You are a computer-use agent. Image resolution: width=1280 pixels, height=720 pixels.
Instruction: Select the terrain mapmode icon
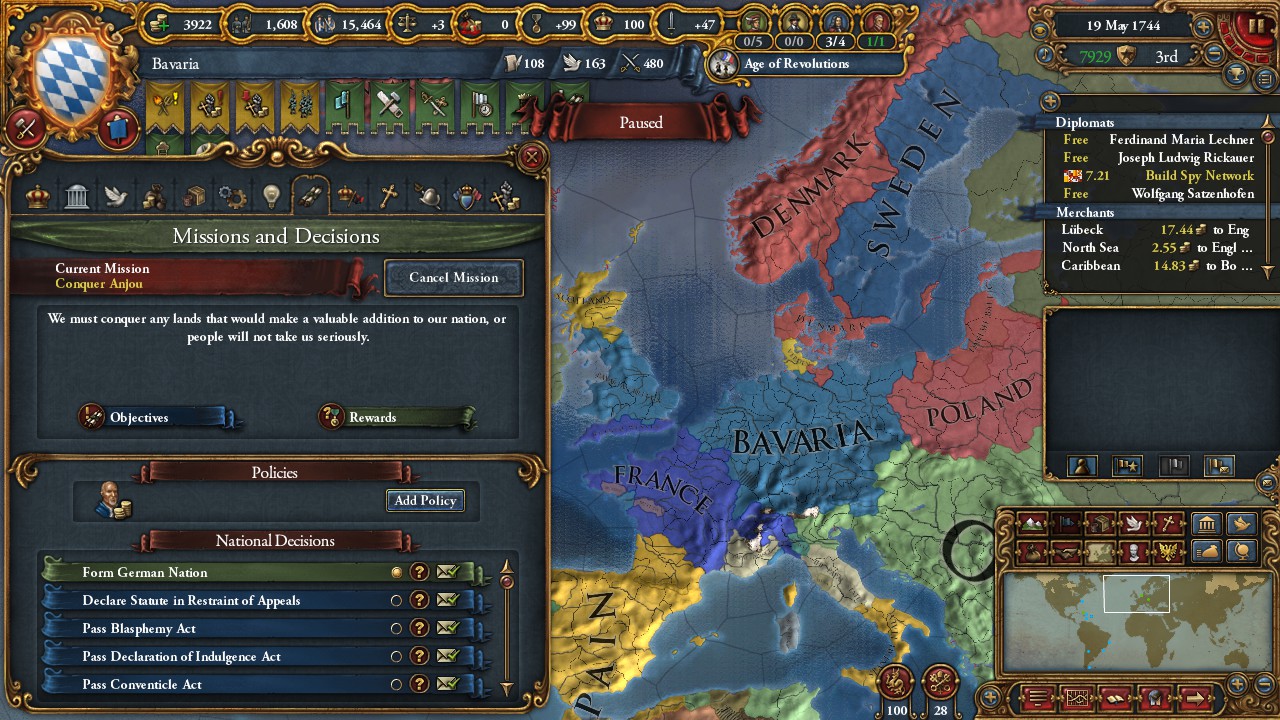tap(1030, 523)
